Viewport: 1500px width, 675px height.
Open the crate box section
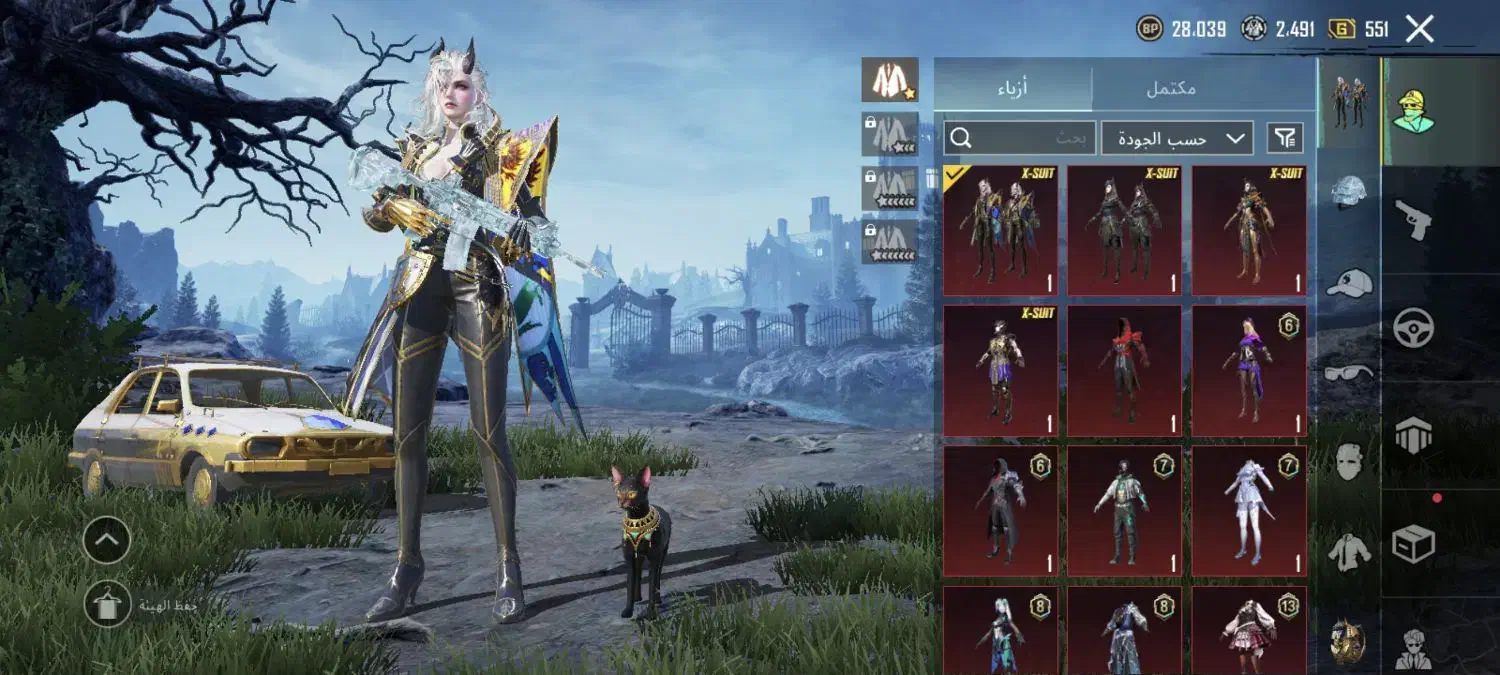[x=1413, y=544]
